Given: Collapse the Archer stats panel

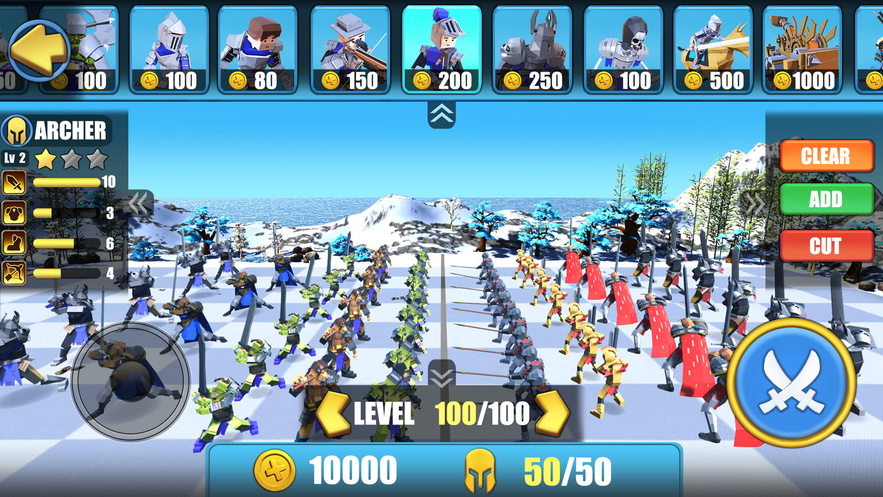Looking at the screenshot, I should tap(138, 204).
